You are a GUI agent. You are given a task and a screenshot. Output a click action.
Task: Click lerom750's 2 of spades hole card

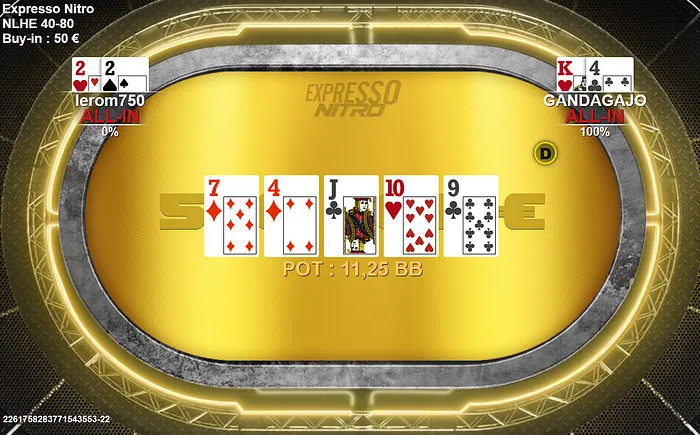(127, 75)
